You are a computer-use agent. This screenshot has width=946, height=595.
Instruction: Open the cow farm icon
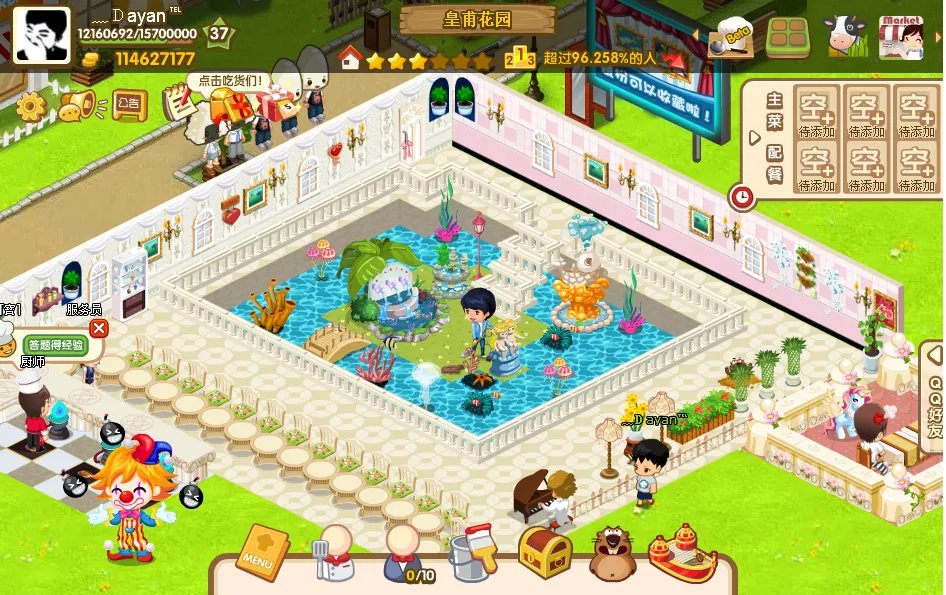click(x=846, y=38)
